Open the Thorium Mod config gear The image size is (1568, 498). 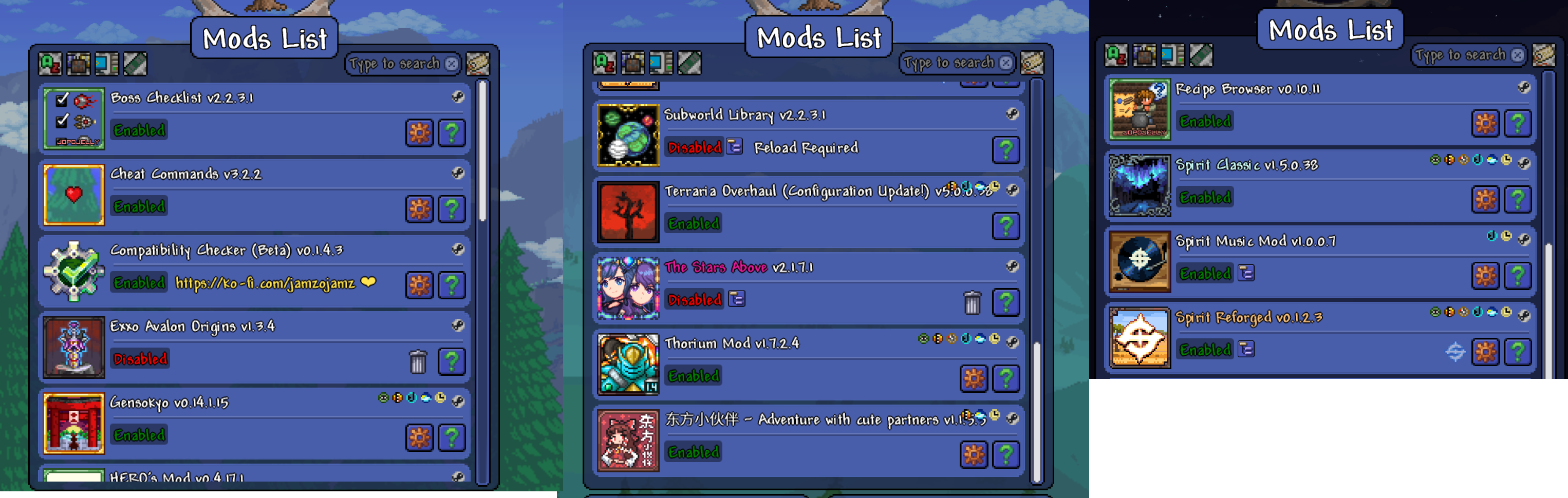tap(973, 378)
